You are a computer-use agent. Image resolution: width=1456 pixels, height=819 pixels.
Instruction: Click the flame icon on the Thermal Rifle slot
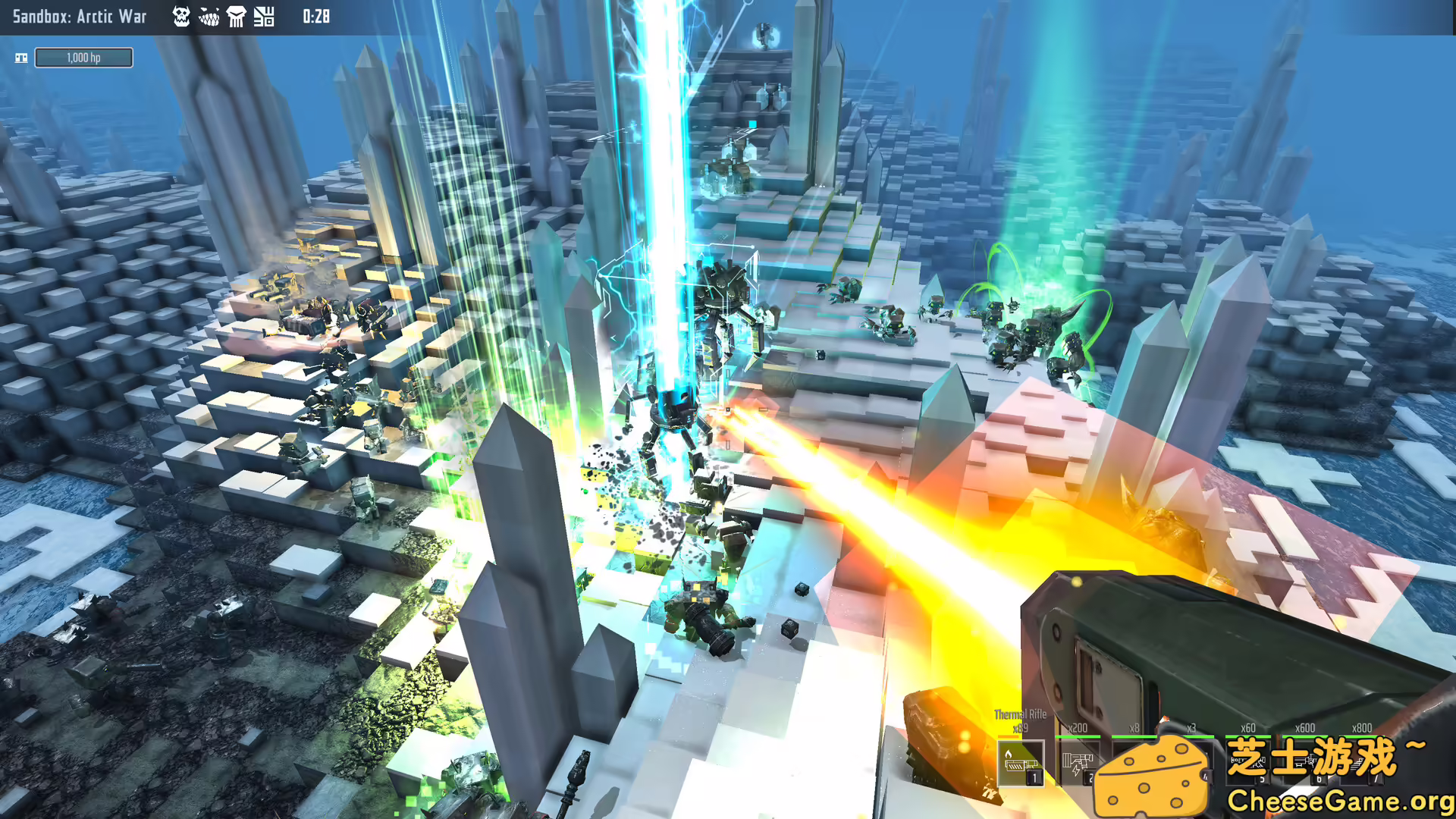[x=1009, y=755]
